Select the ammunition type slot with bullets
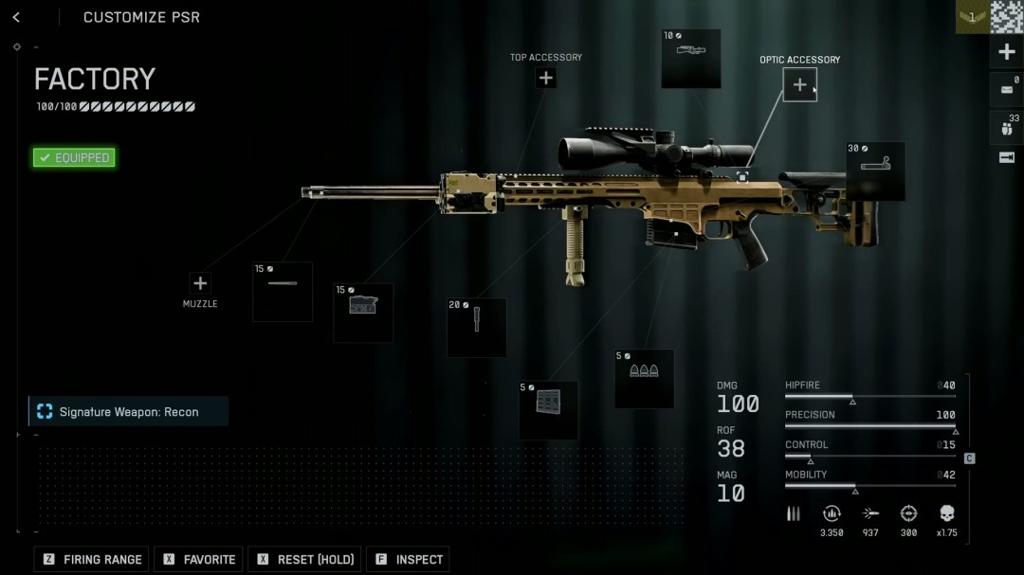The width and height of the screenshot is (1024, 575). [x=644, y=378]
